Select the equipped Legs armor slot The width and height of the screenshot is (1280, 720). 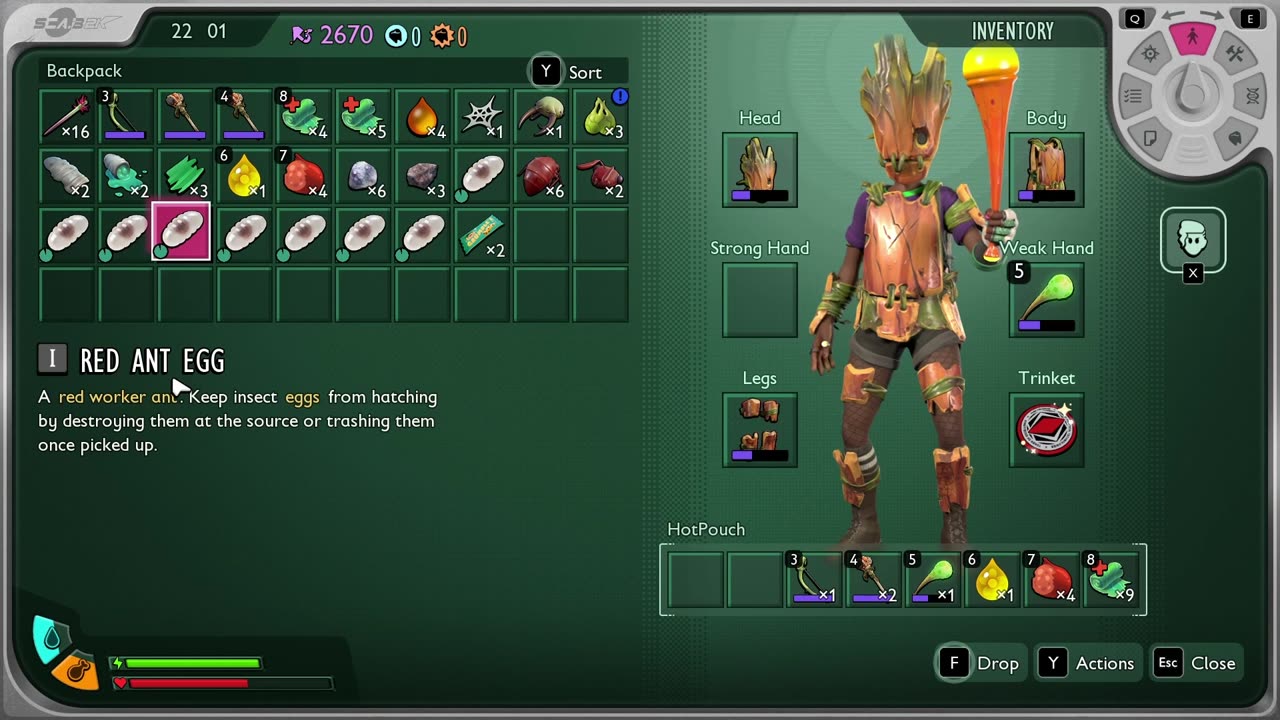coord(760,429)
